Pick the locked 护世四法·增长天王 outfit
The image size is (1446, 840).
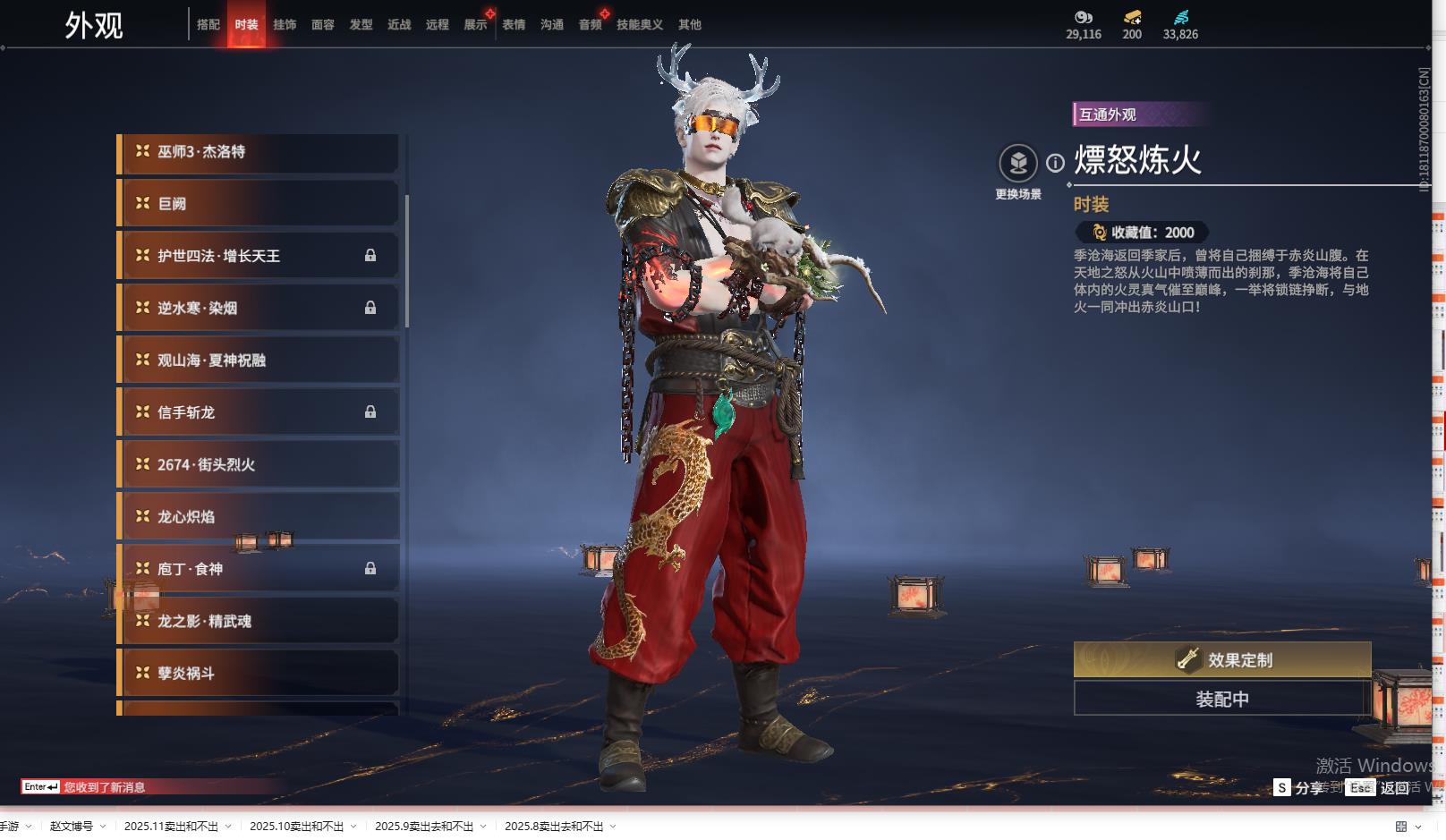(x=258, y=256)
